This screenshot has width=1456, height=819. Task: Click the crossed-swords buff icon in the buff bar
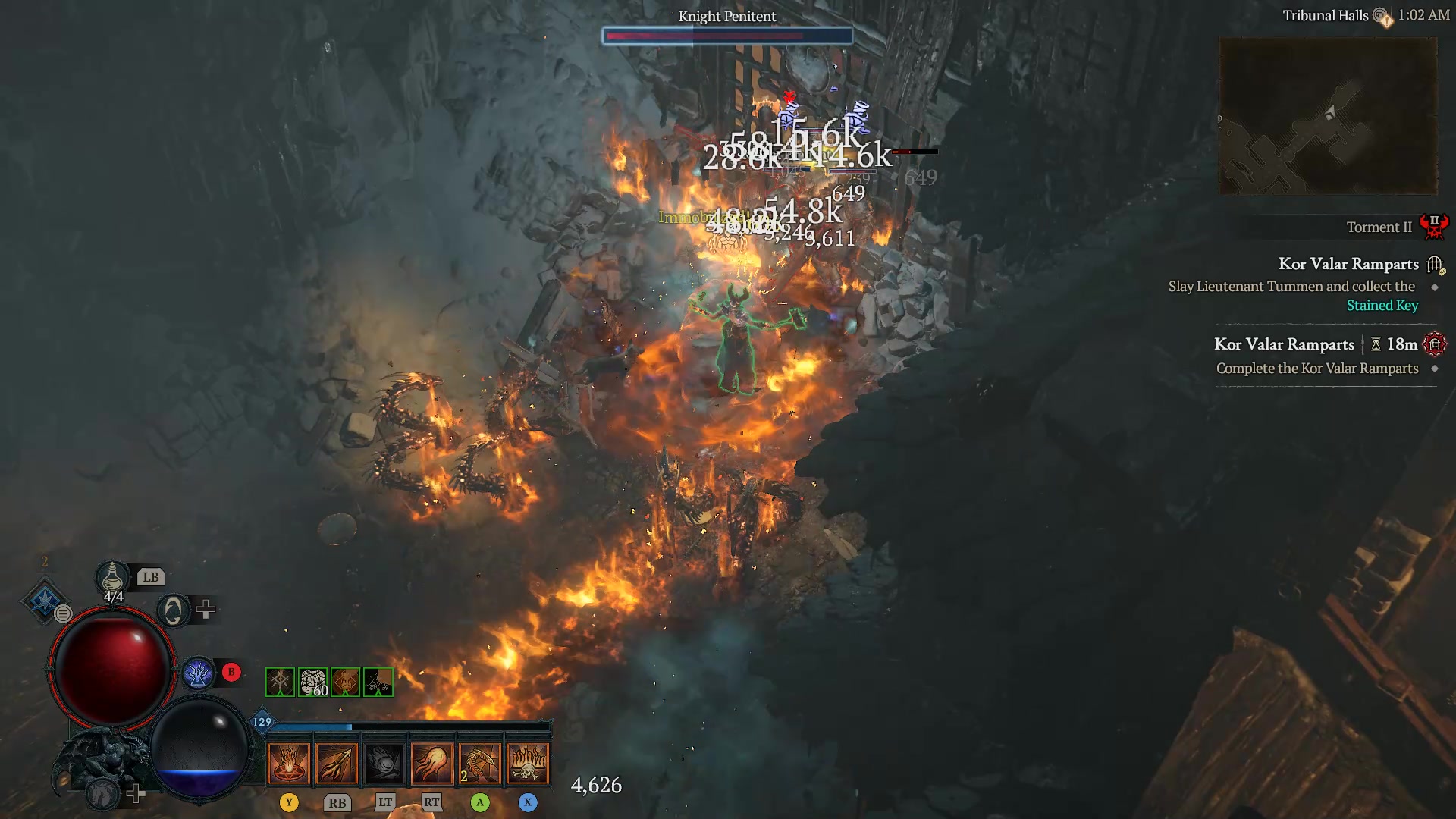[280, 682]
